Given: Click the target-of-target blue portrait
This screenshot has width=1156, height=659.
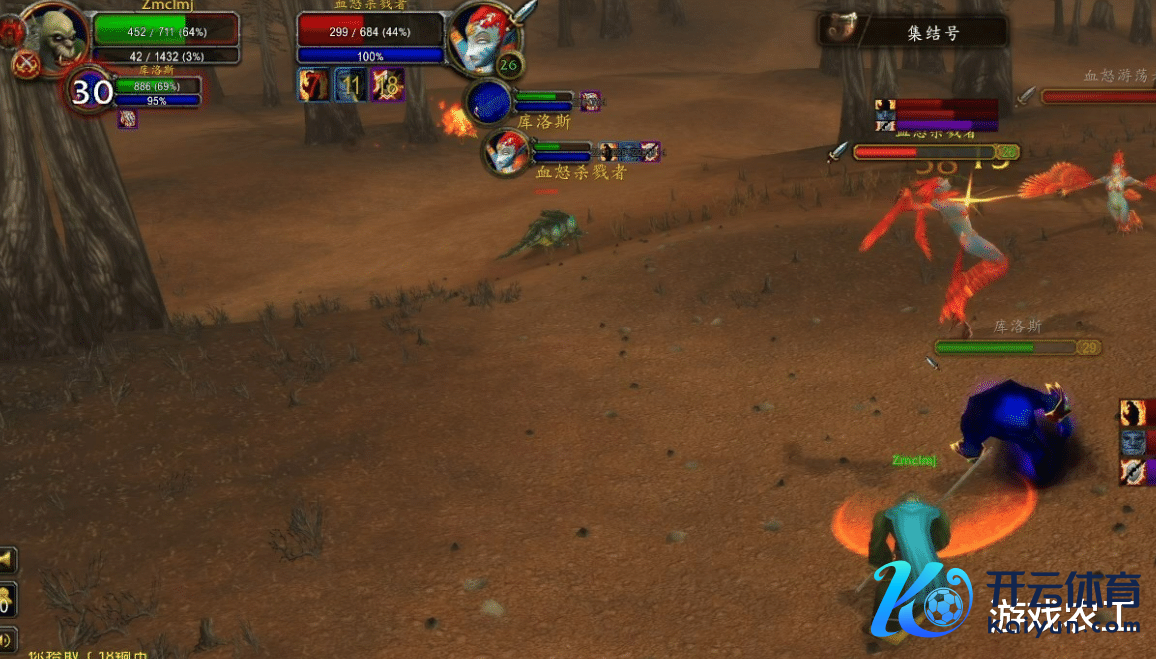Looking at the screenshot, I should 489,103.
